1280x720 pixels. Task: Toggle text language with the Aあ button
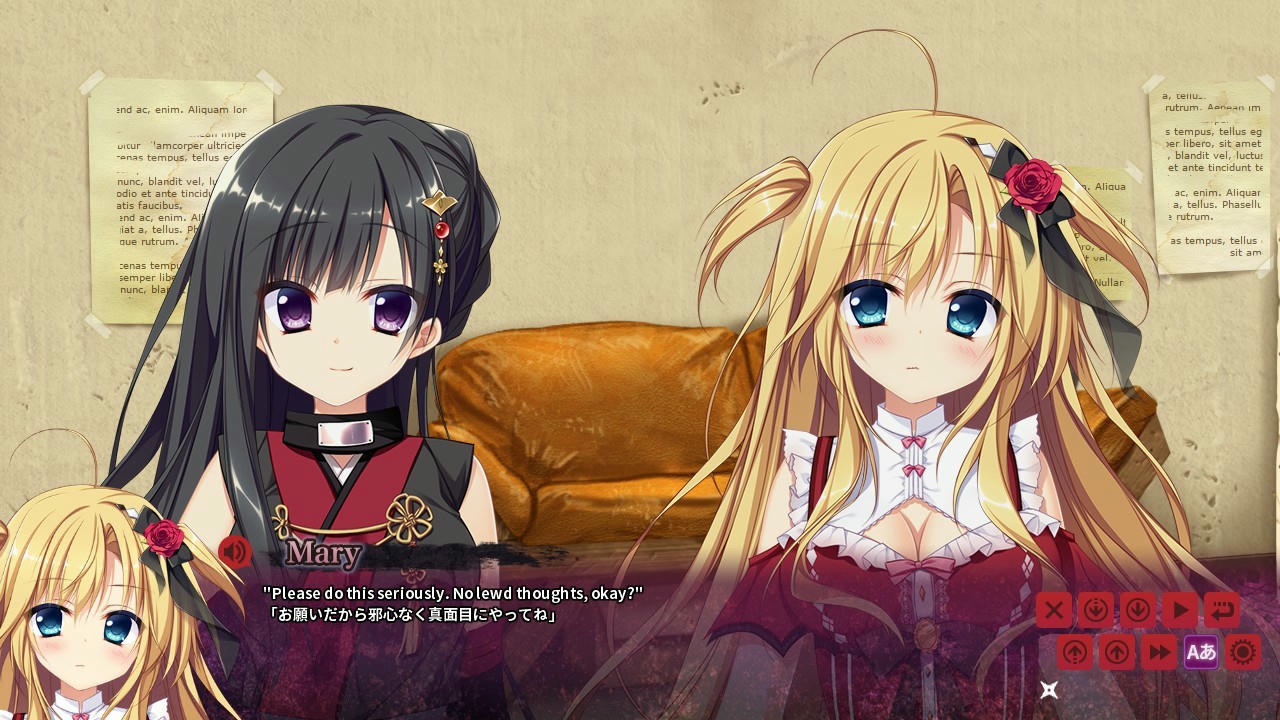[1201, 652]
